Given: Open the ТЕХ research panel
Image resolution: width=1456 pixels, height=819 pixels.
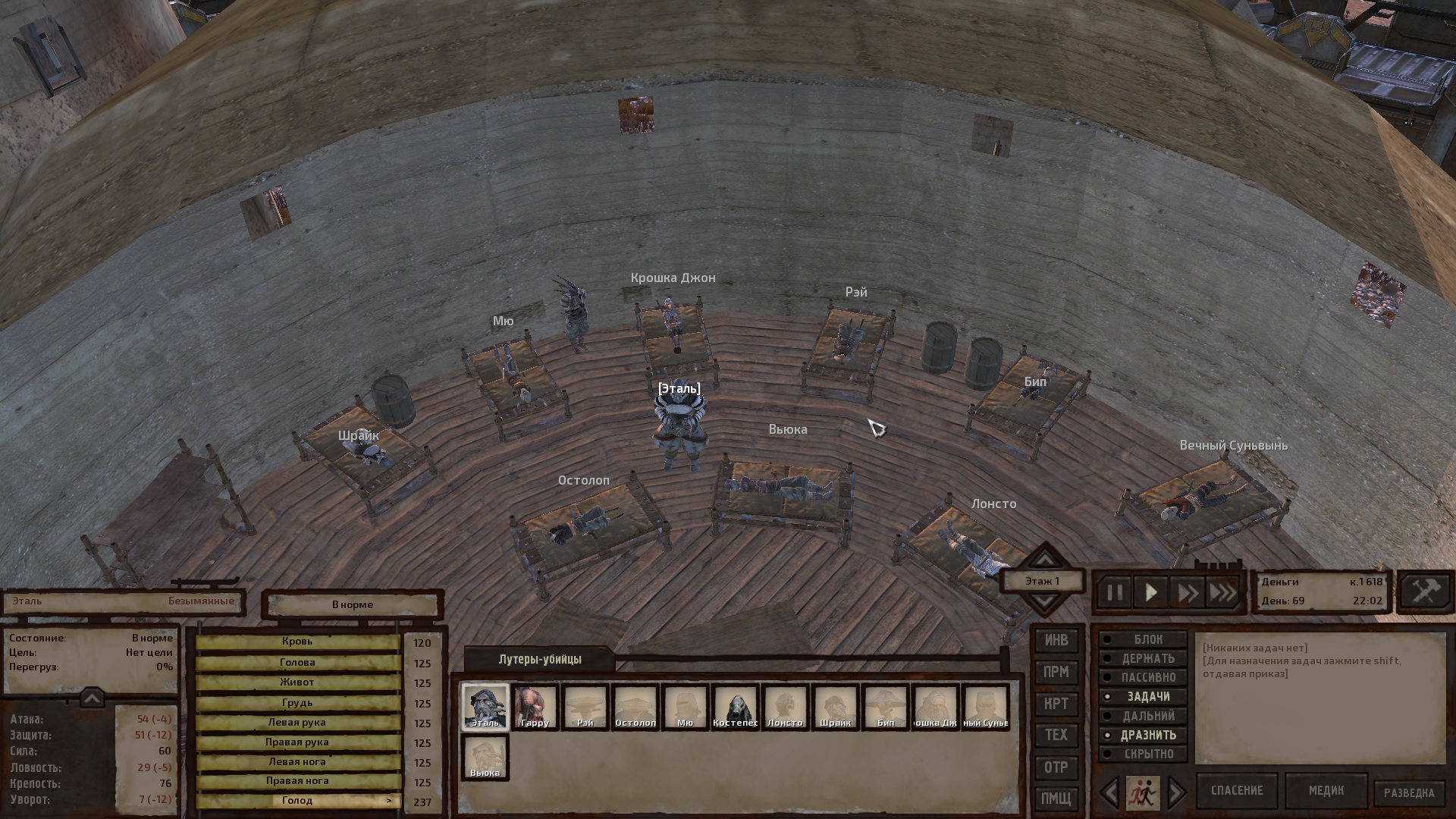Looking at the screenshot, I should 1056,735.
